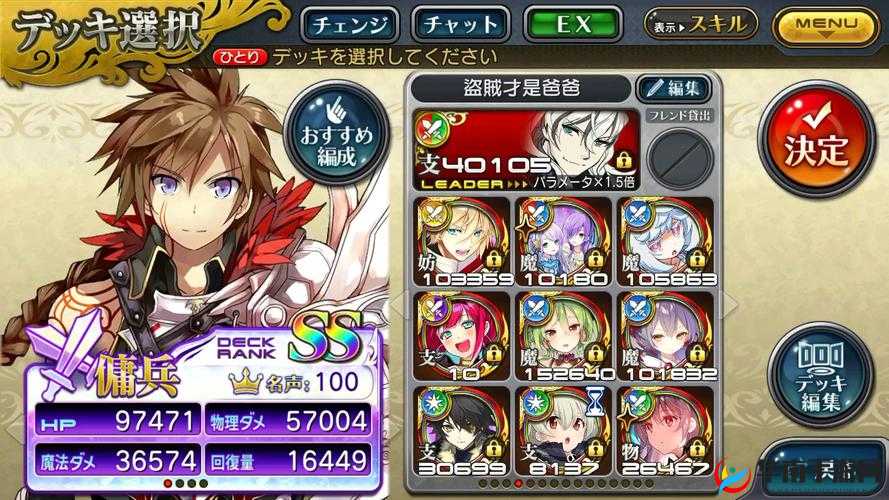Open the チャット (Chat) button

point(461,24)
